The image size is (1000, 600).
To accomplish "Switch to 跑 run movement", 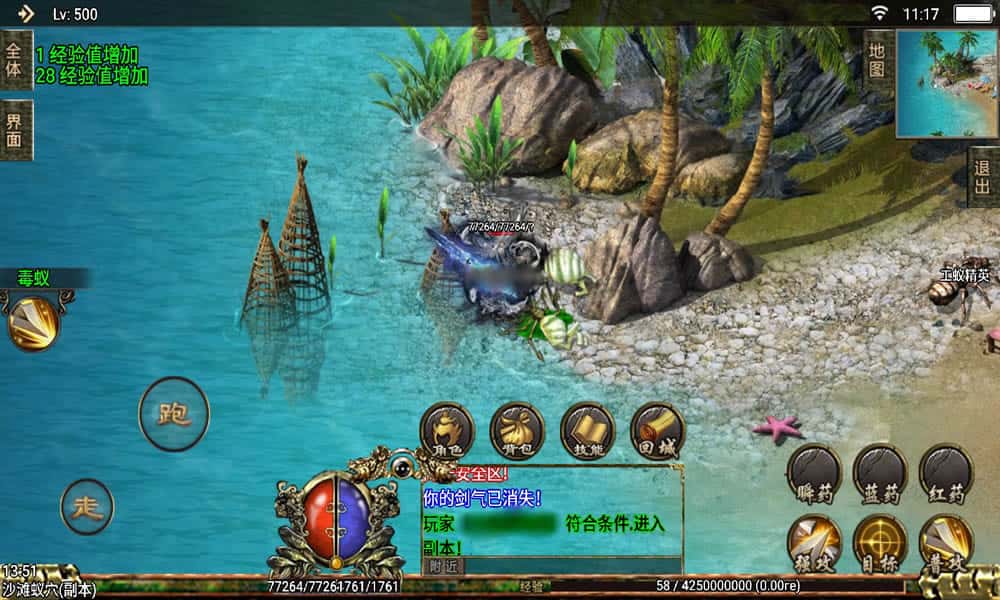I will (174, 414).
